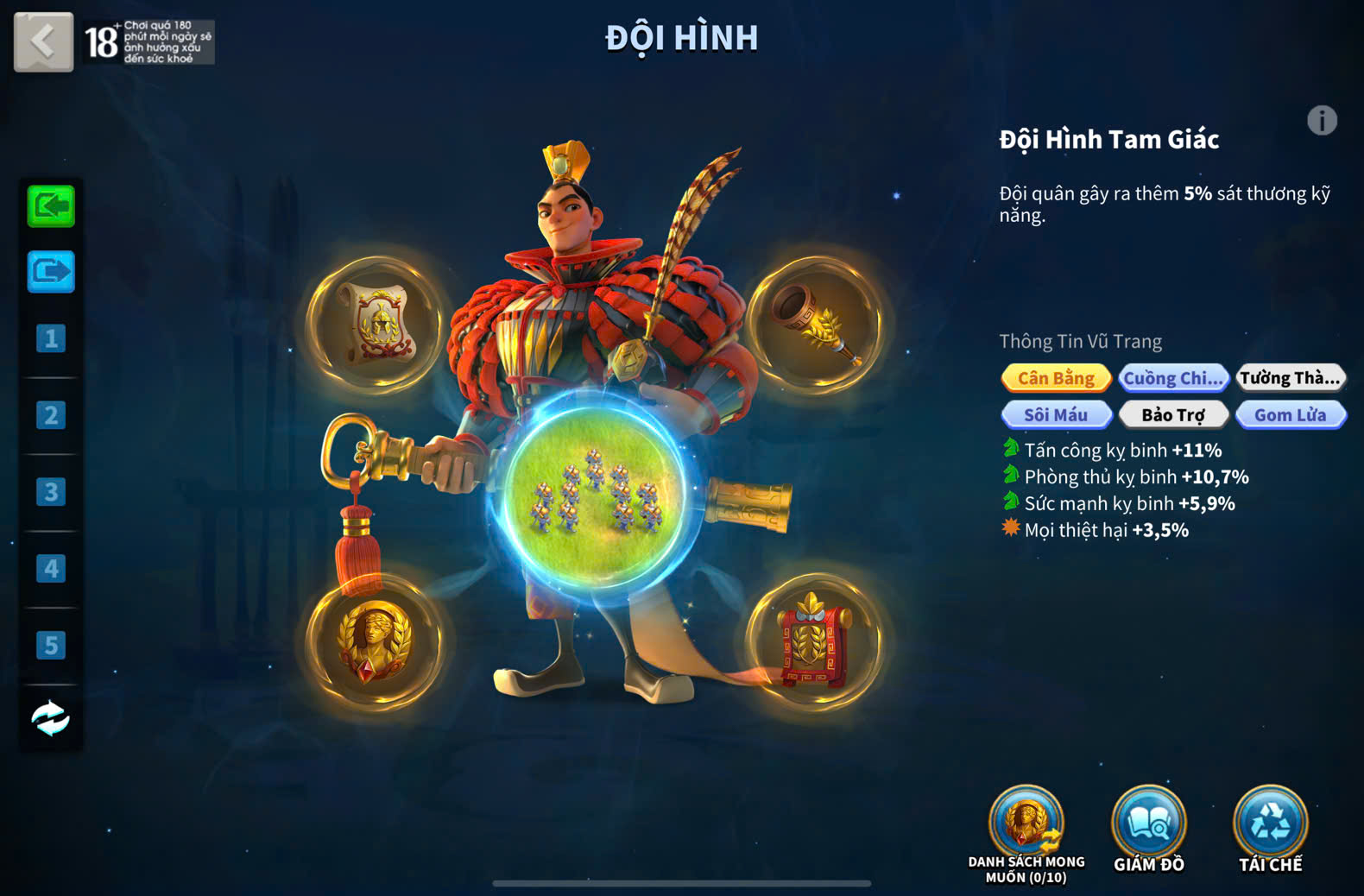The height and width of the screenshot is (896, 1364).
Task: Select the war horn armament slot
Action: click(x=814, y=324)
